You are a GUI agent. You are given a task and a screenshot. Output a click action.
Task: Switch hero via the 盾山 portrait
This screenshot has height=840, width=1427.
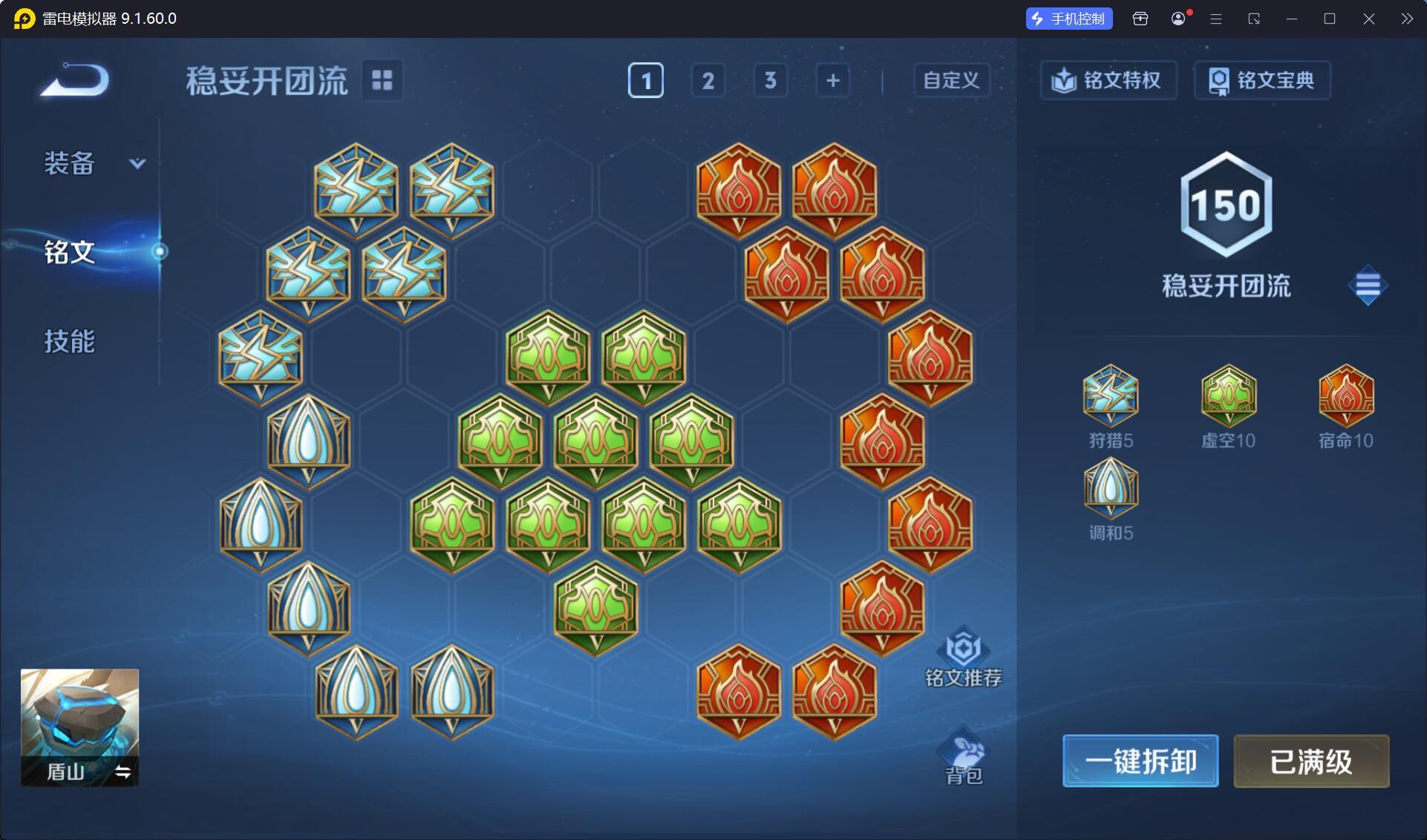pyautogui.click(x=79, y=727)
